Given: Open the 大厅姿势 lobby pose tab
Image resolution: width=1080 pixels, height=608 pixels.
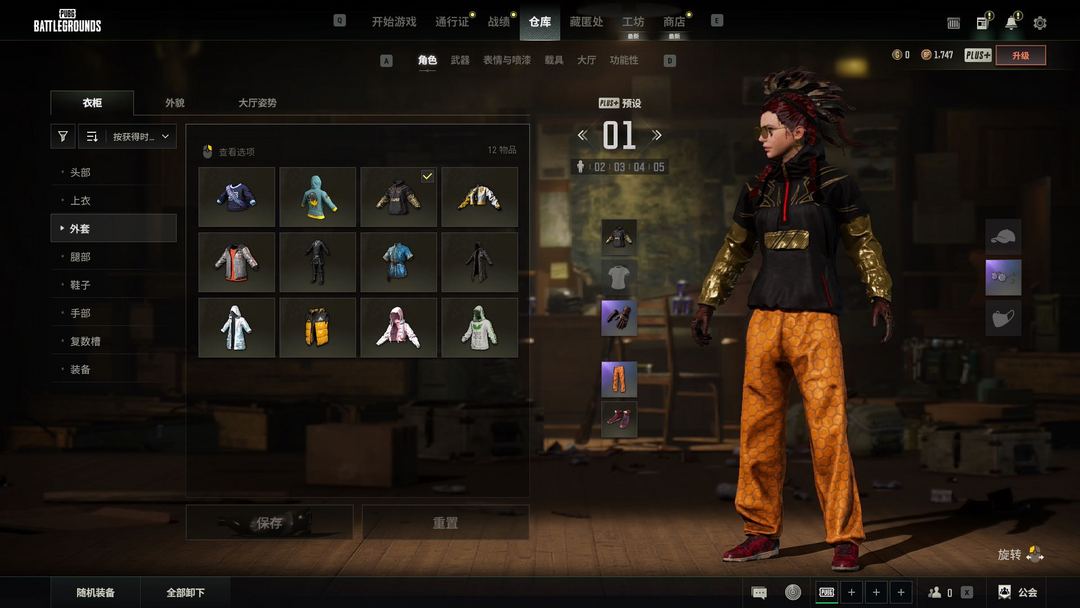Looking at the screenshot, I should click(x=257, y=103).
